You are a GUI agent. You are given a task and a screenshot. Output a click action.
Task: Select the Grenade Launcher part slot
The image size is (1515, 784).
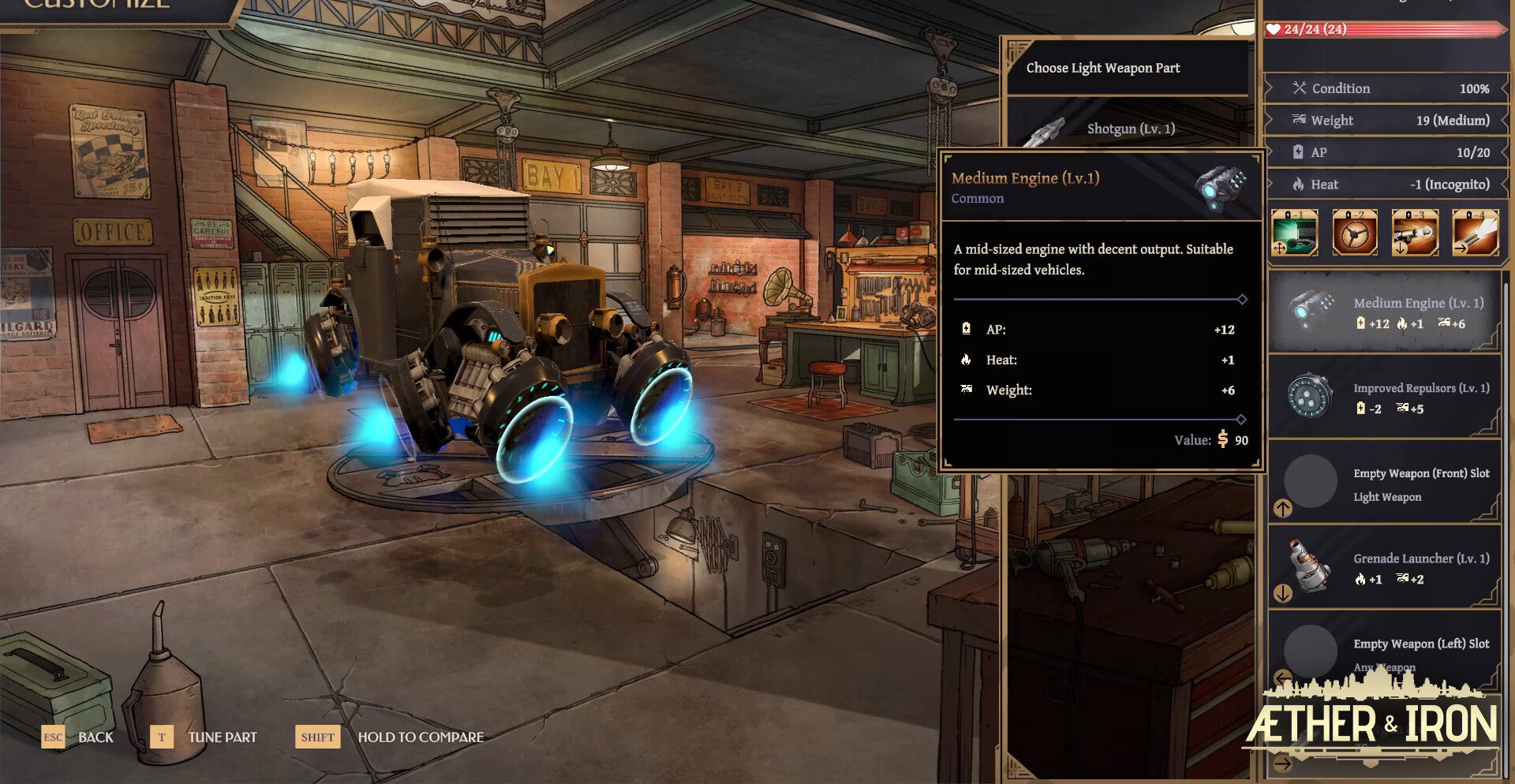coord(1383,567)
